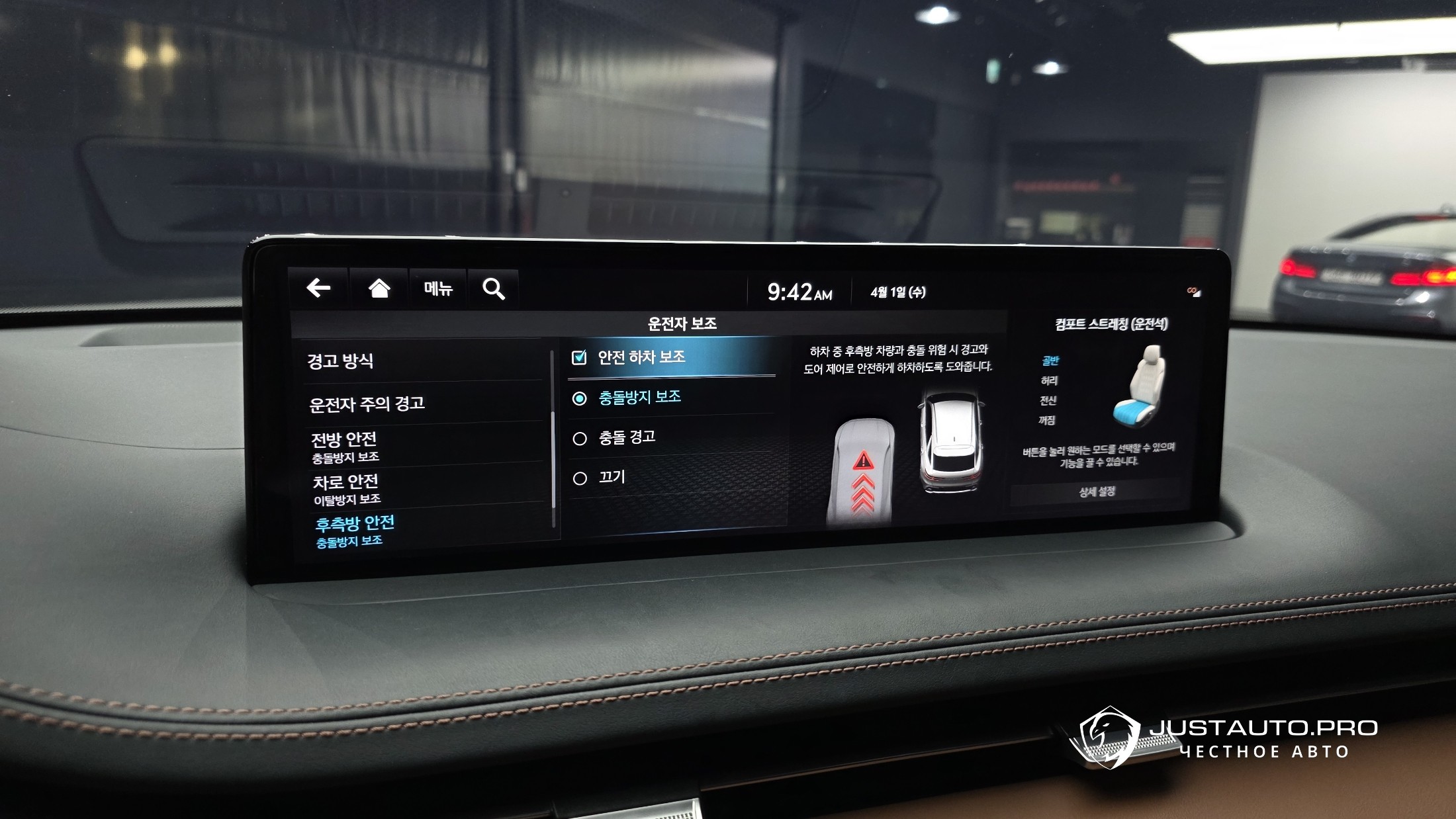Select the 후측방 안전 entry

tap(355, 531)
